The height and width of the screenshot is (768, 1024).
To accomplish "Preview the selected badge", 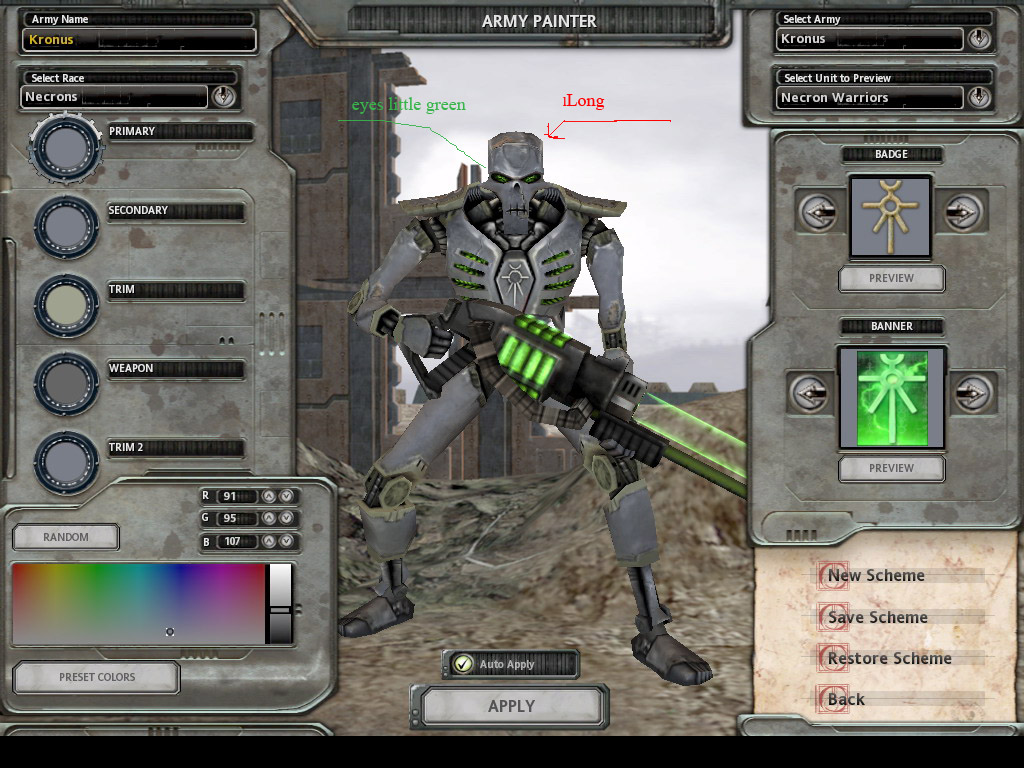I will click(891, 278).
